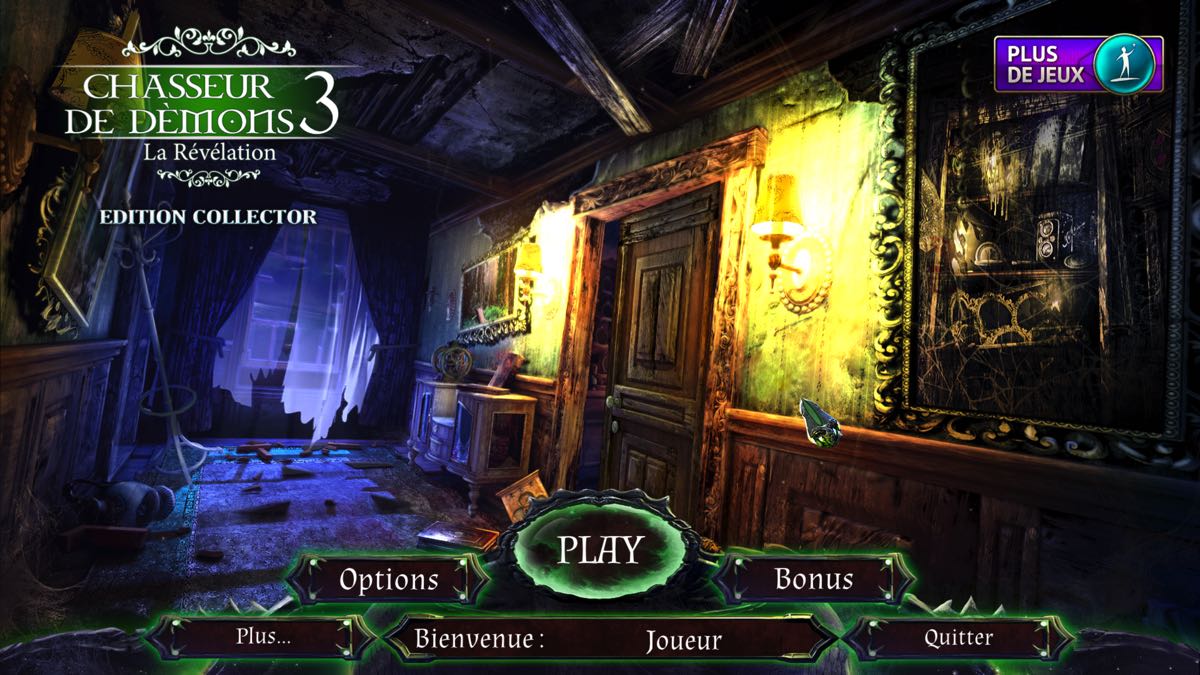1200x675 pixels.
Task: Change player via the Bienvenue Joueur bar
Action: click(x=610, y=638)
